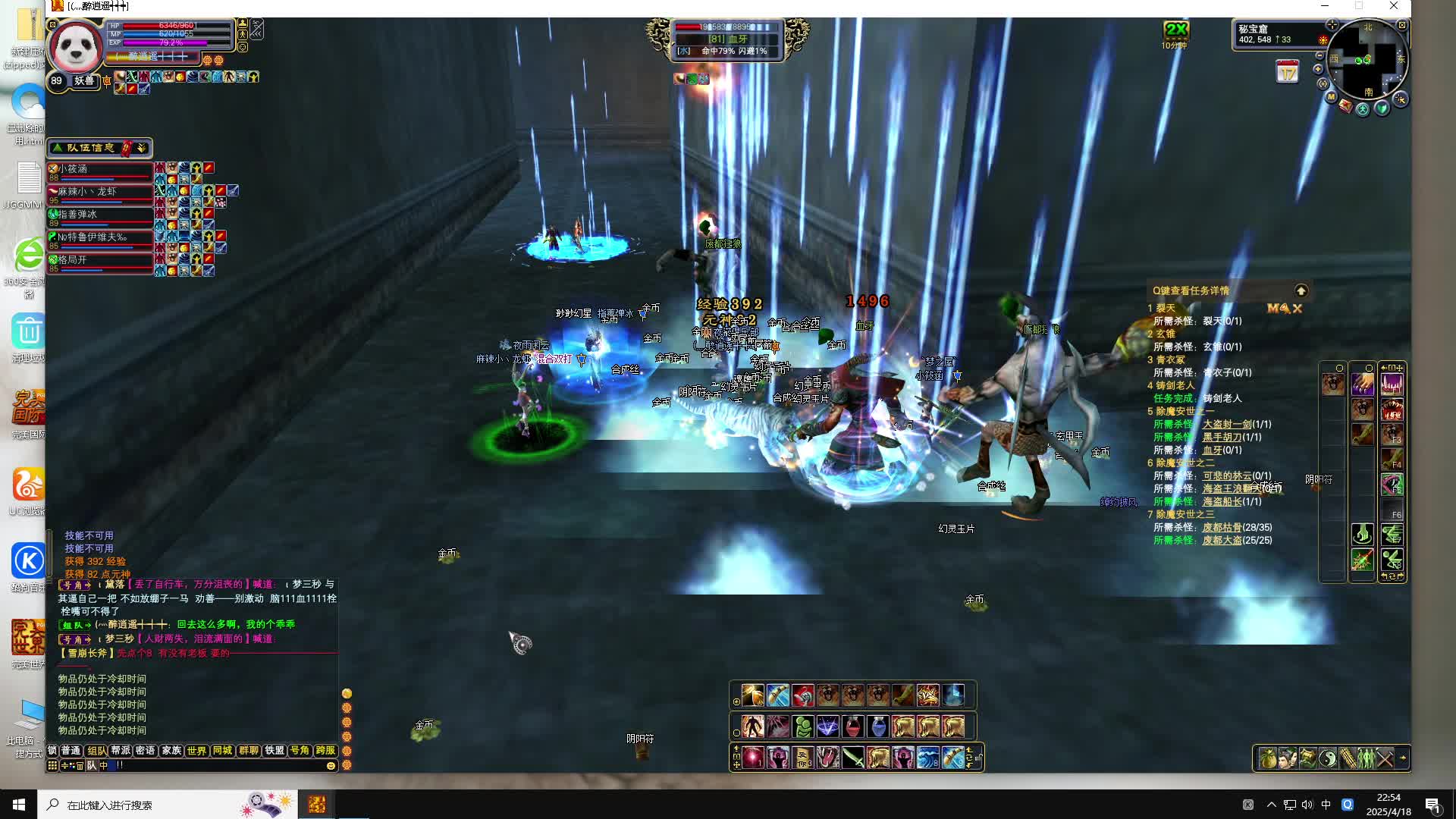Switch to the 号角 chat tab
This screenshot has height=819, width=1456.
[300, 750]
